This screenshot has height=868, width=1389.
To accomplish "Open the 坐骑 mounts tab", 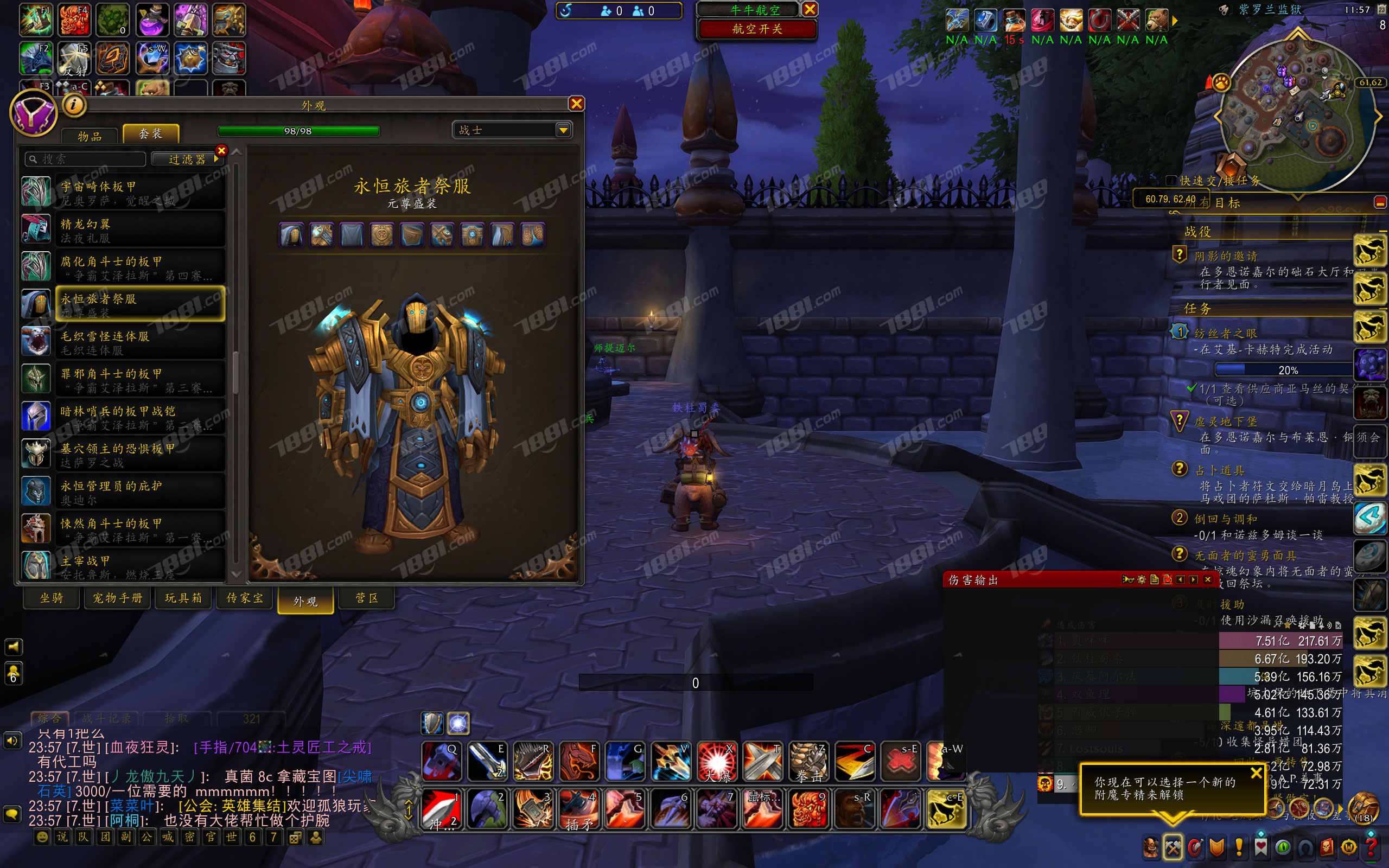I will pyautogui.click(x=52, y=598).
